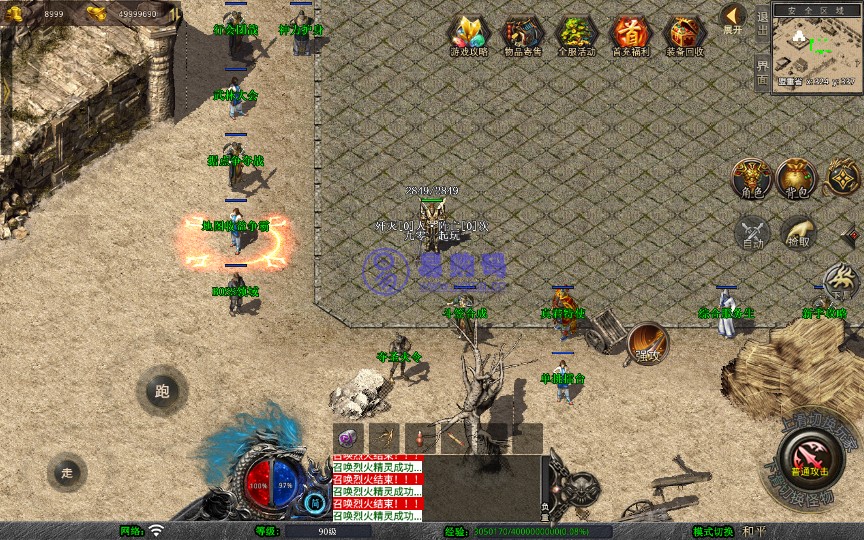The width and height of the screenshot is (864, 540).
Task: Open the 首充福利 first recharge bonus
Action: tap(630, 36)
